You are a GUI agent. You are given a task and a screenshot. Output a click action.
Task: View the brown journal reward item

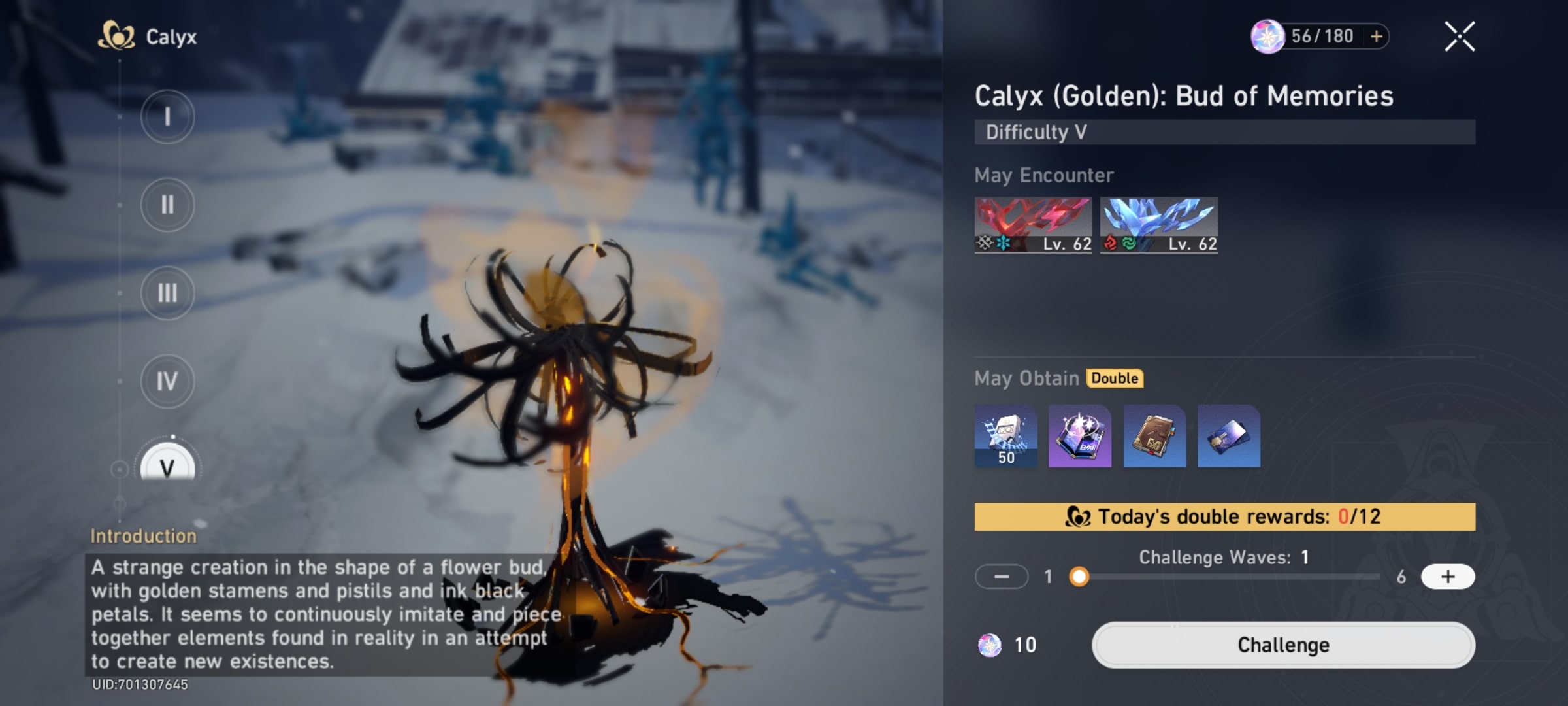click(x=1154, y=435)
